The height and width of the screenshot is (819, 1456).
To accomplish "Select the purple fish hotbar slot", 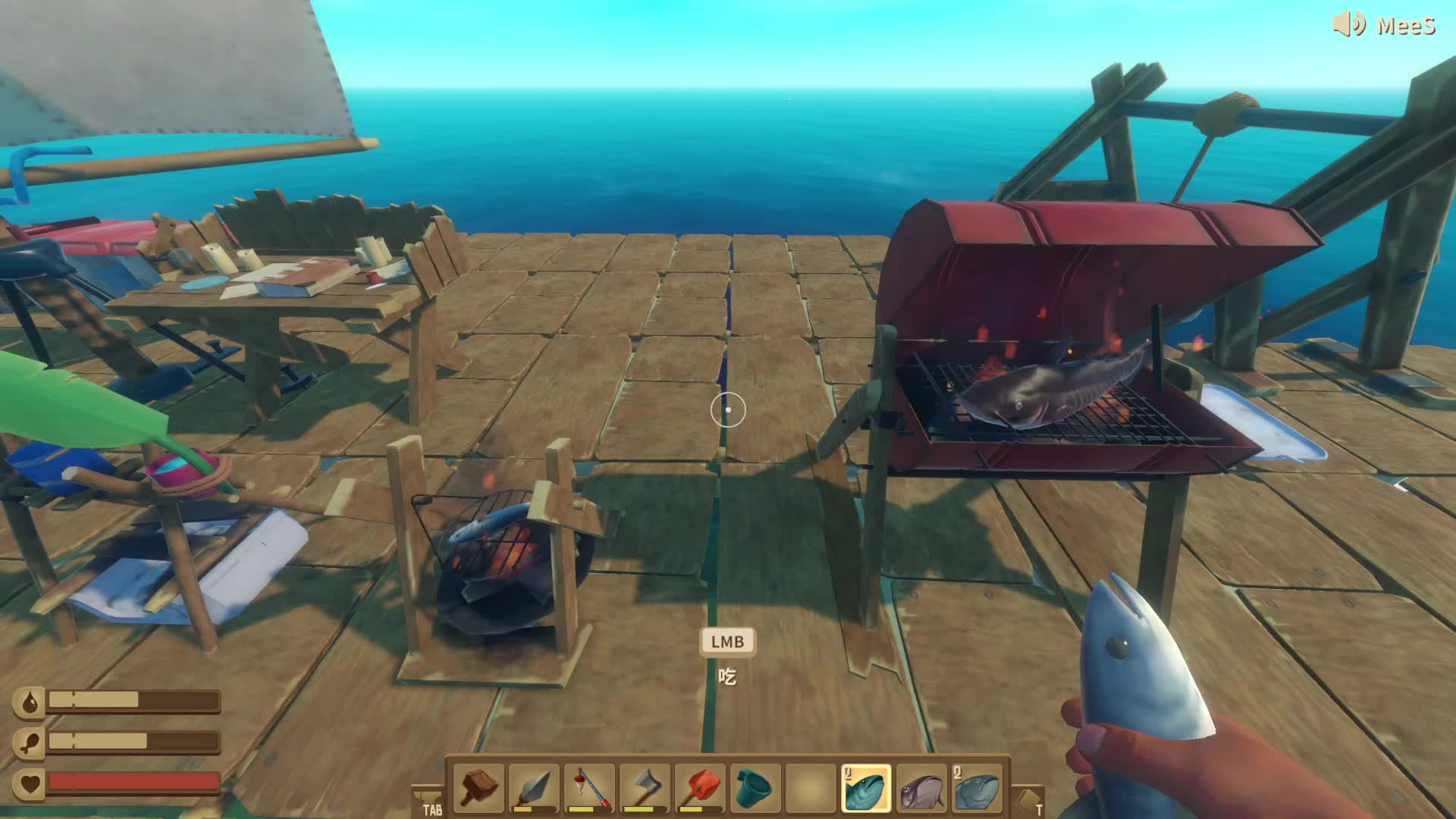I will coord(921,789).
